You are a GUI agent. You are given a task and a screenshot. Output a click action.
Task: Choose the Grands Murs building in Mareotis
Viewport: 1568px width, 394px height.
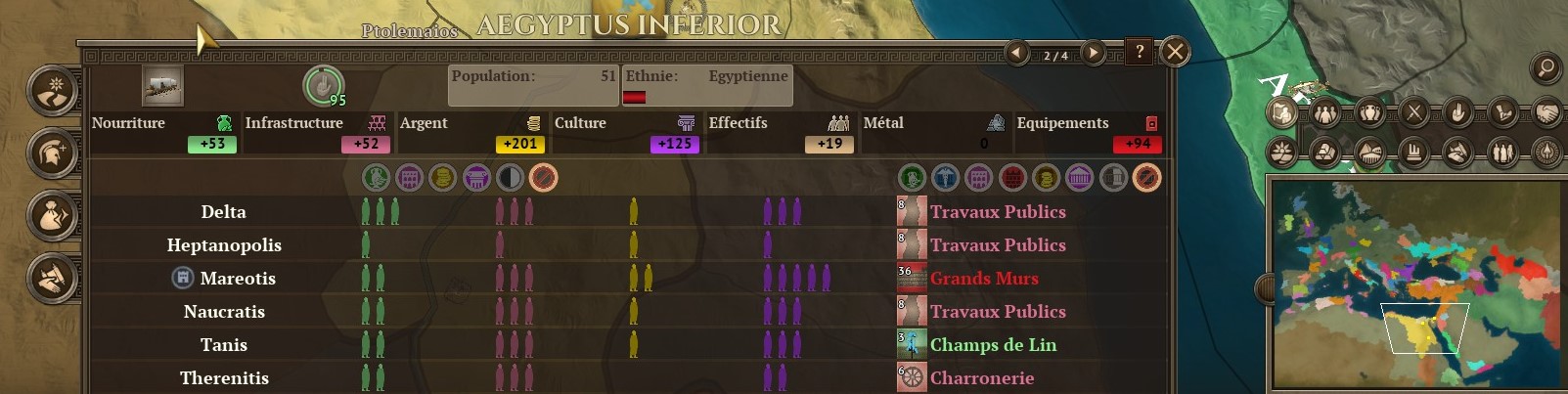click(x=983, y=279)
